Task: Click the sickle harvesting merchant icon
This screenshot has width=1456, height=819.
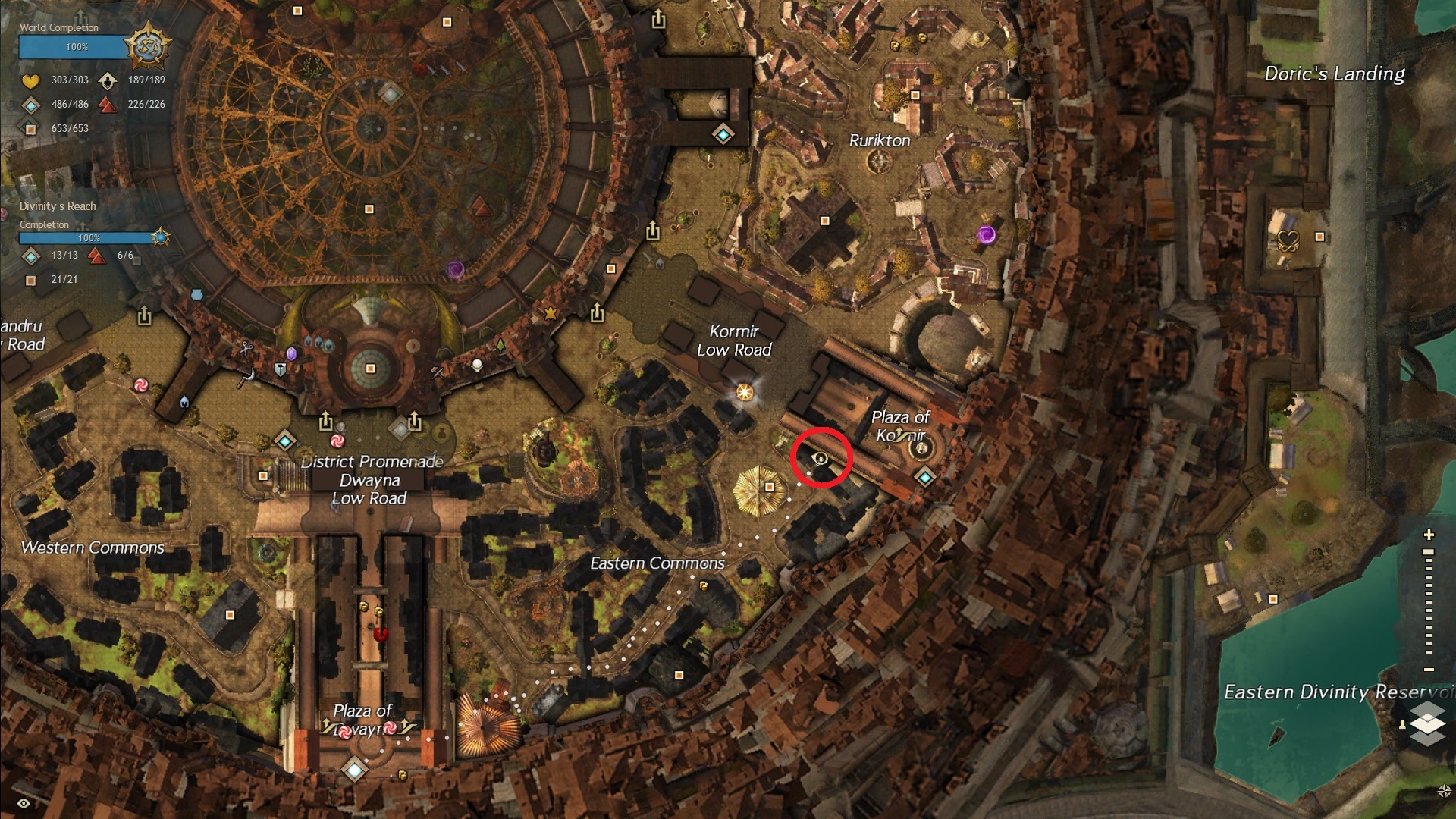Action: click(245, 376)
